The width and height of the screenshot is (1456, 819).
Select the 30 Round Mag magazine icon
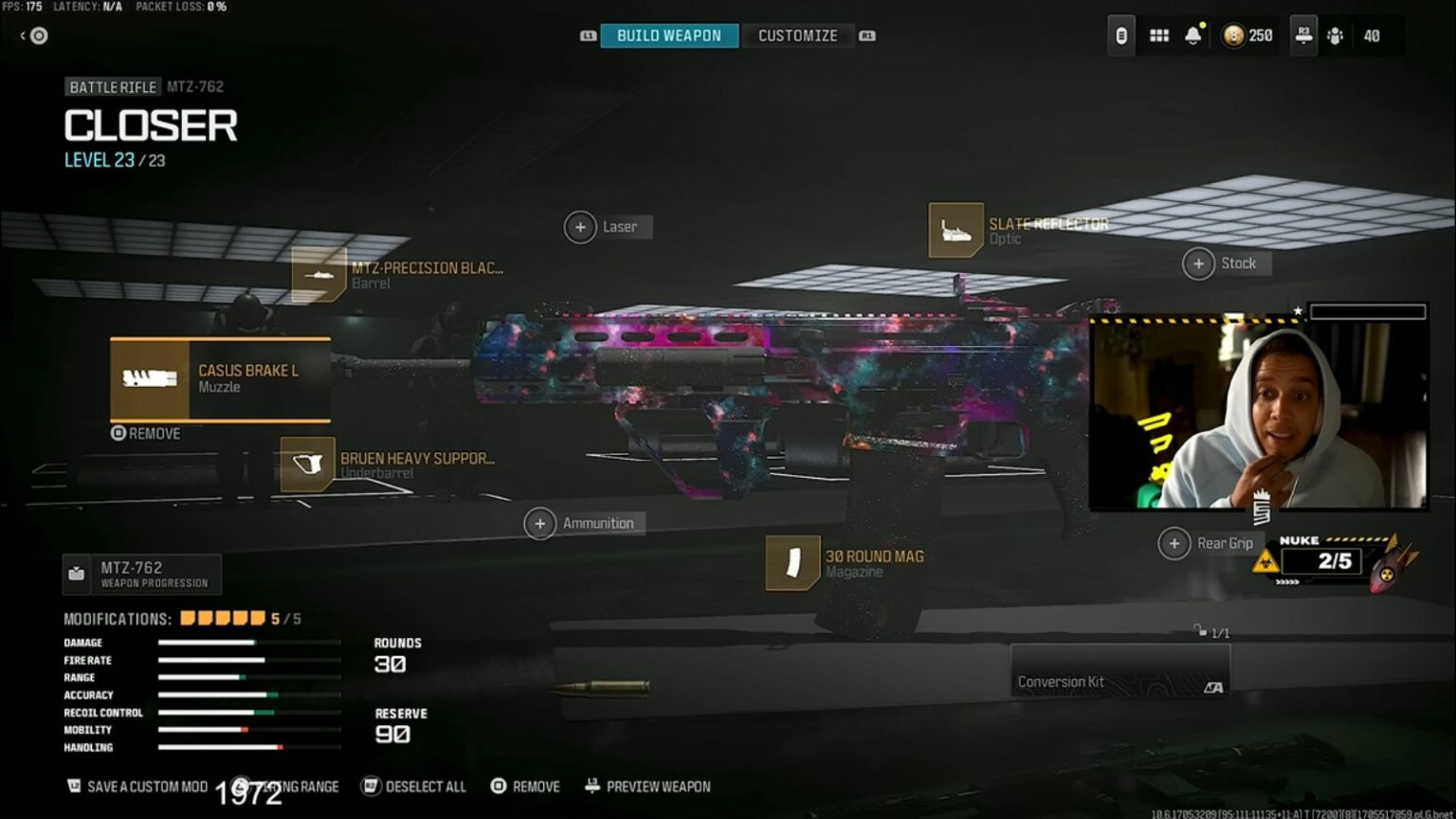coord(792,563)
